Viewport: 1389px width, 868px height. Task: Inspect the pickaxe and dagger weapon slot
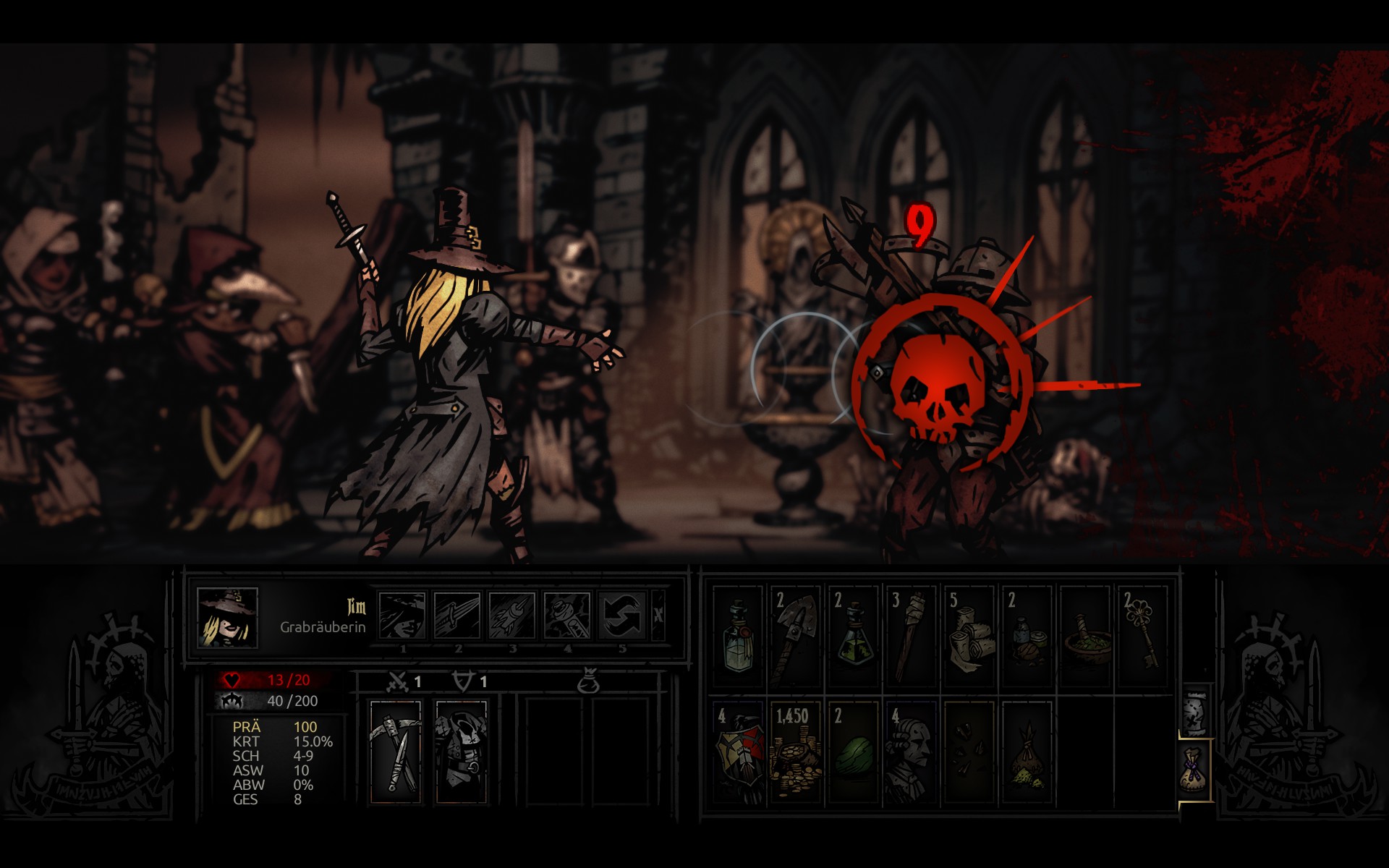coord(396,751)
